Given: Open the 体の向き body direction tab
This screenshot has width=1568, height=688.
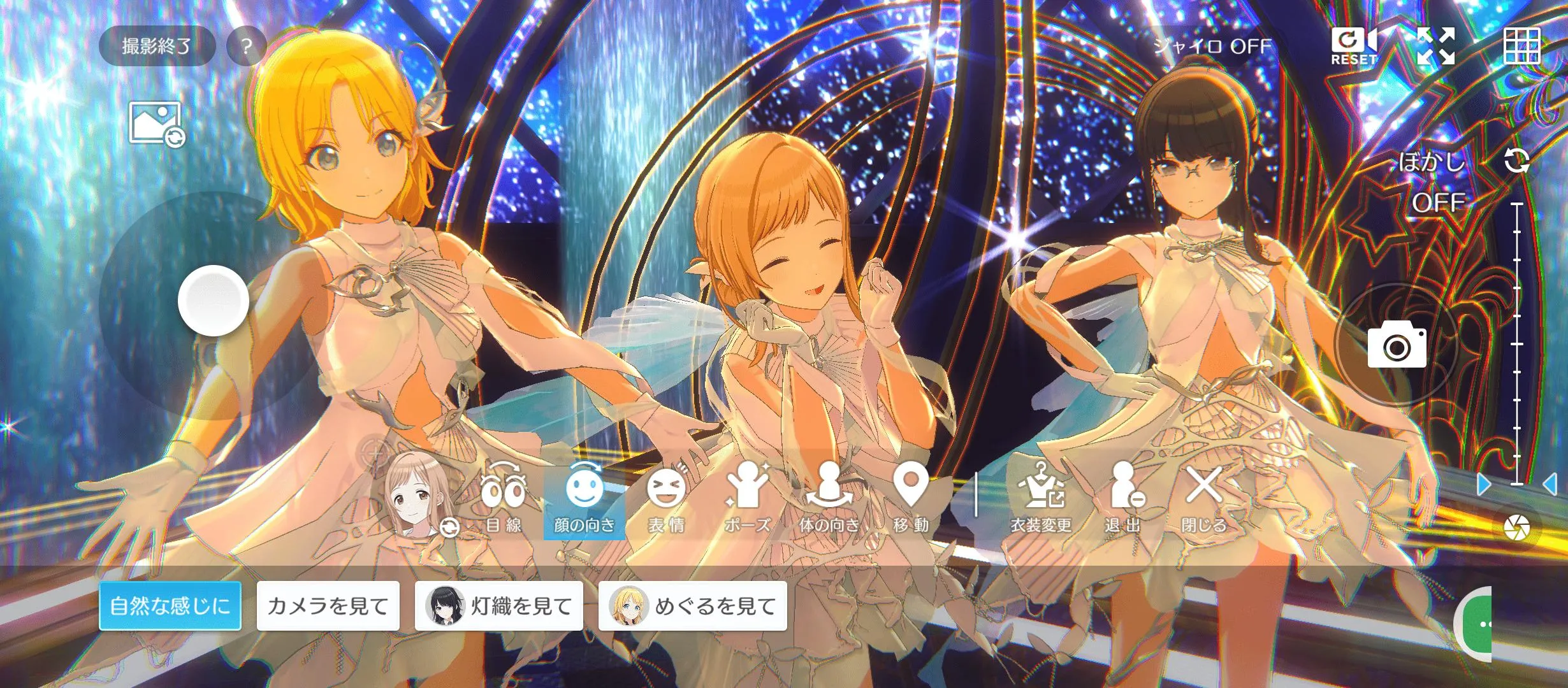Looking at the screenshot, I should [x=829, y=503].
